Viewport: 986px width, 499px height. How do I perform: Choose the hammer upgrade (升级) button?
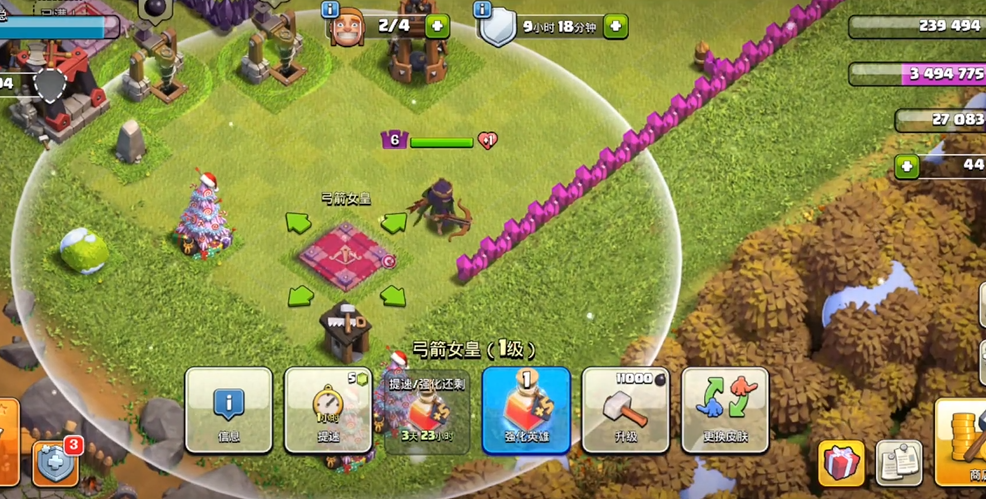[x=625, y=410]
